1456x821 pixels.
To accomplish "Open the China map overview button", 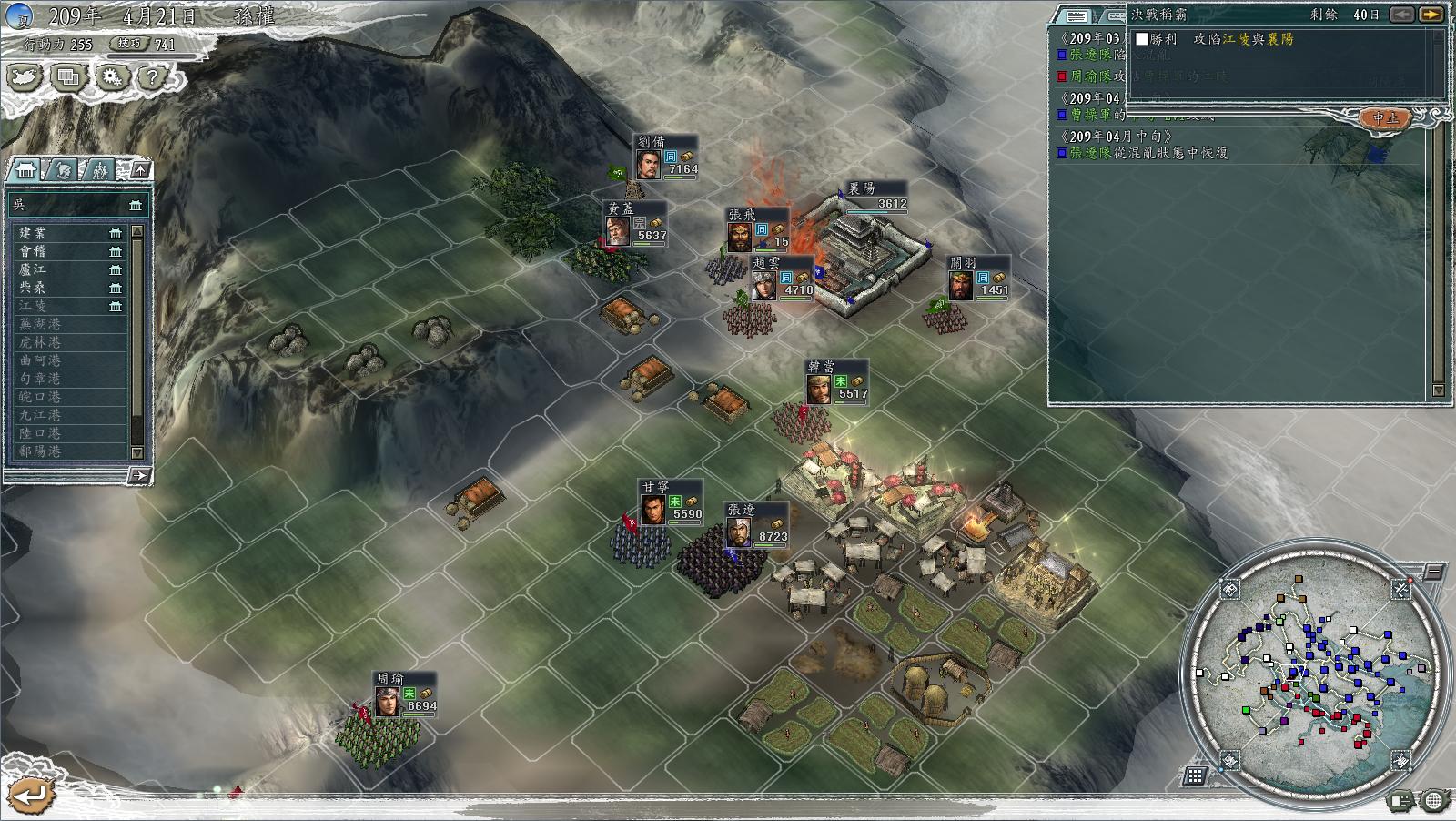I will pyautogui.click(x=25, y=77).
